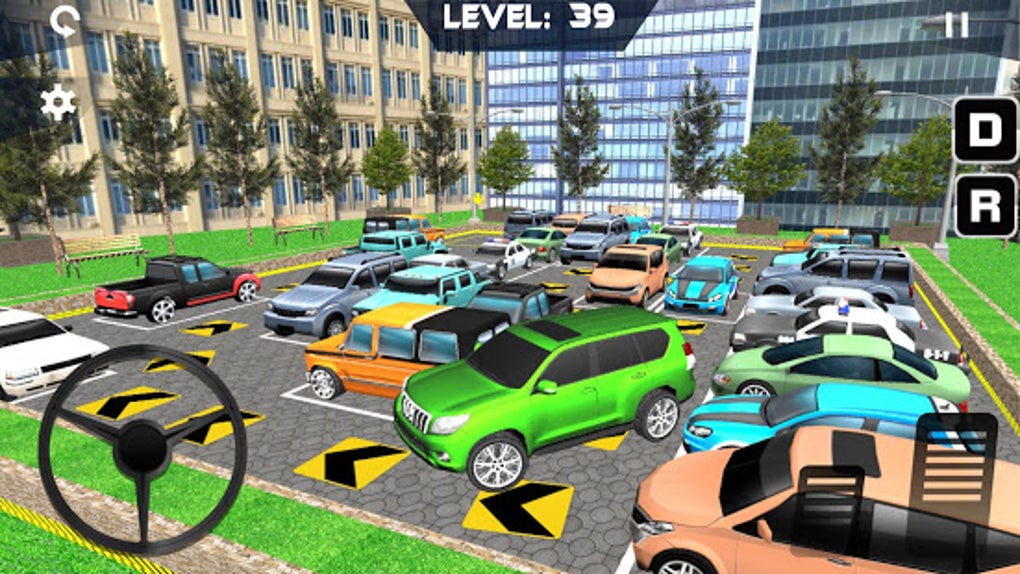This screenshot has height=574, width=1020.
Task: Open the gear settings icon
Action: click(58, 102)
